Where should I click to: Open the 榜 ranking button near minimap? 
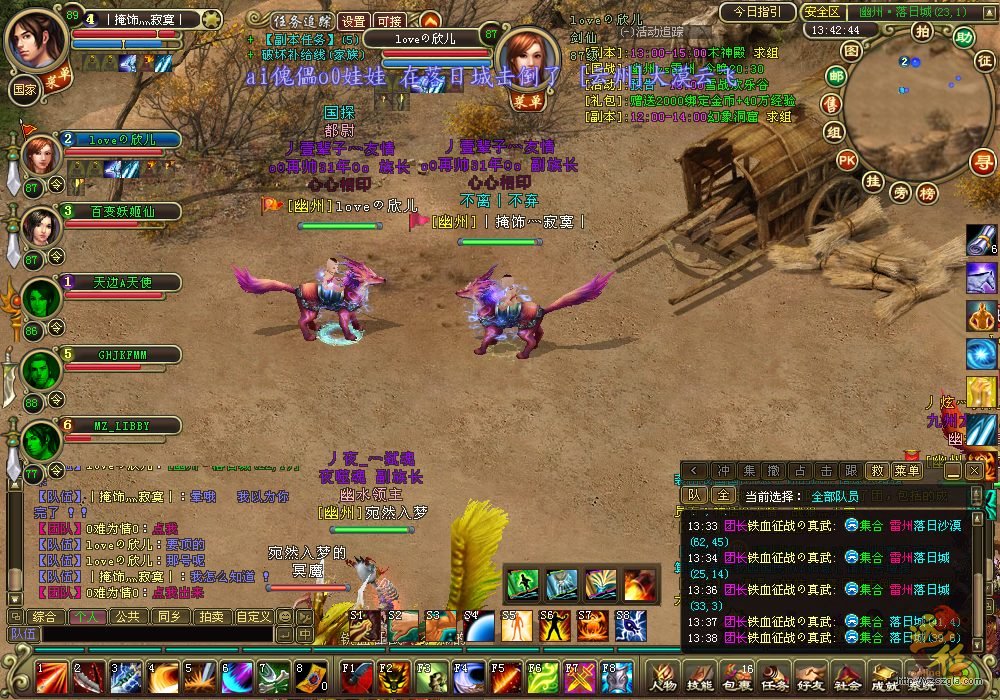click(928, 193)
